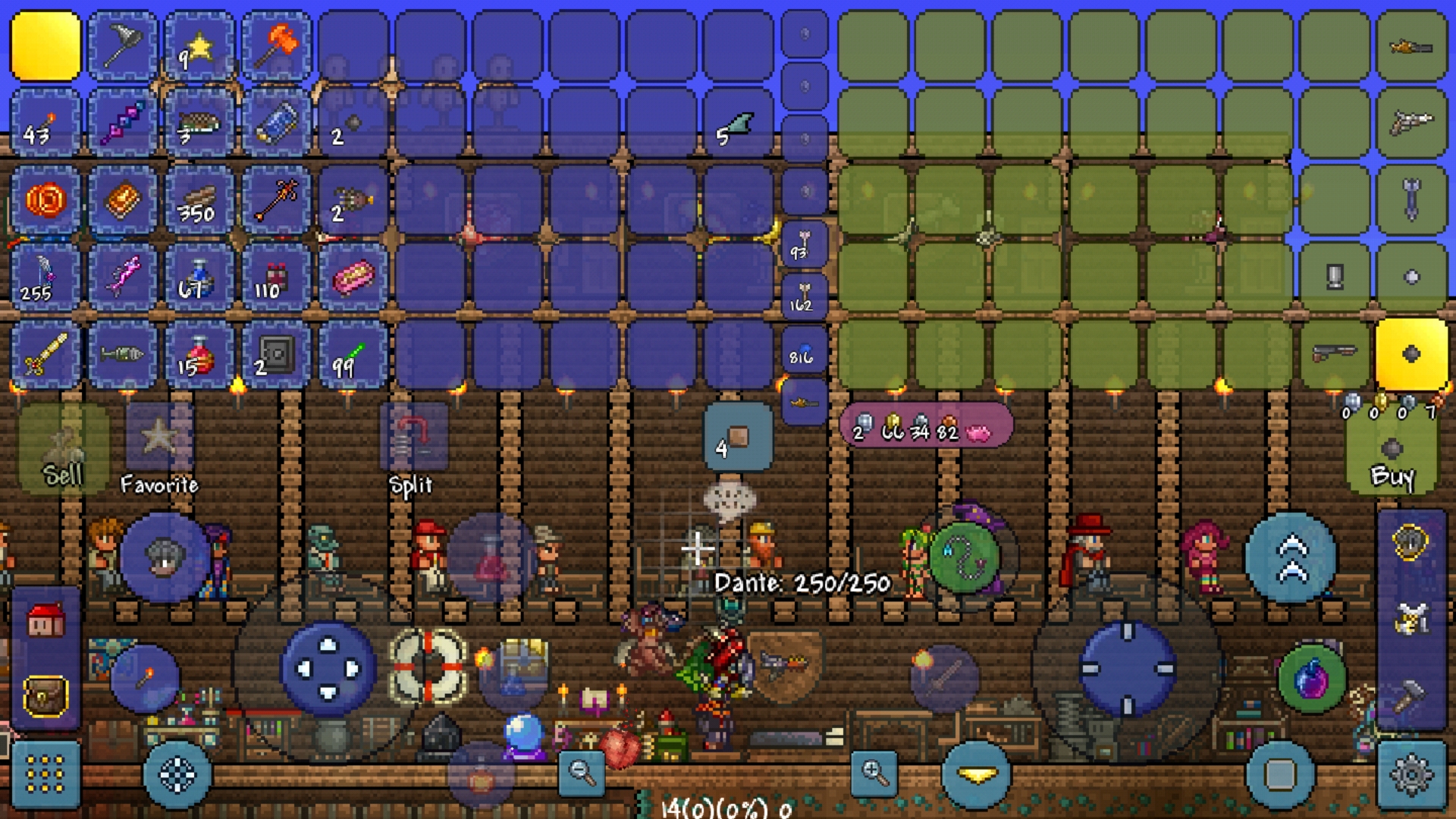This screenshot has width=1456, height=819.
Task: Collapse the inventory with the yellow down arrow
Action: click(974, 775)
